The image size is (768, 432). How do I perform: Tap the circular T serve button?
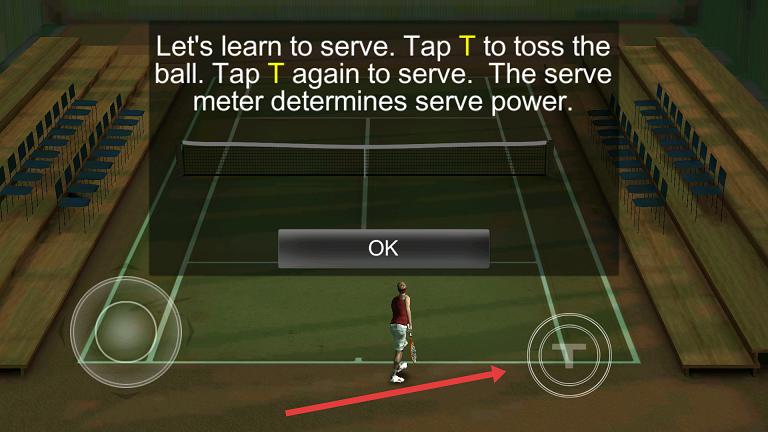(571, 356)
